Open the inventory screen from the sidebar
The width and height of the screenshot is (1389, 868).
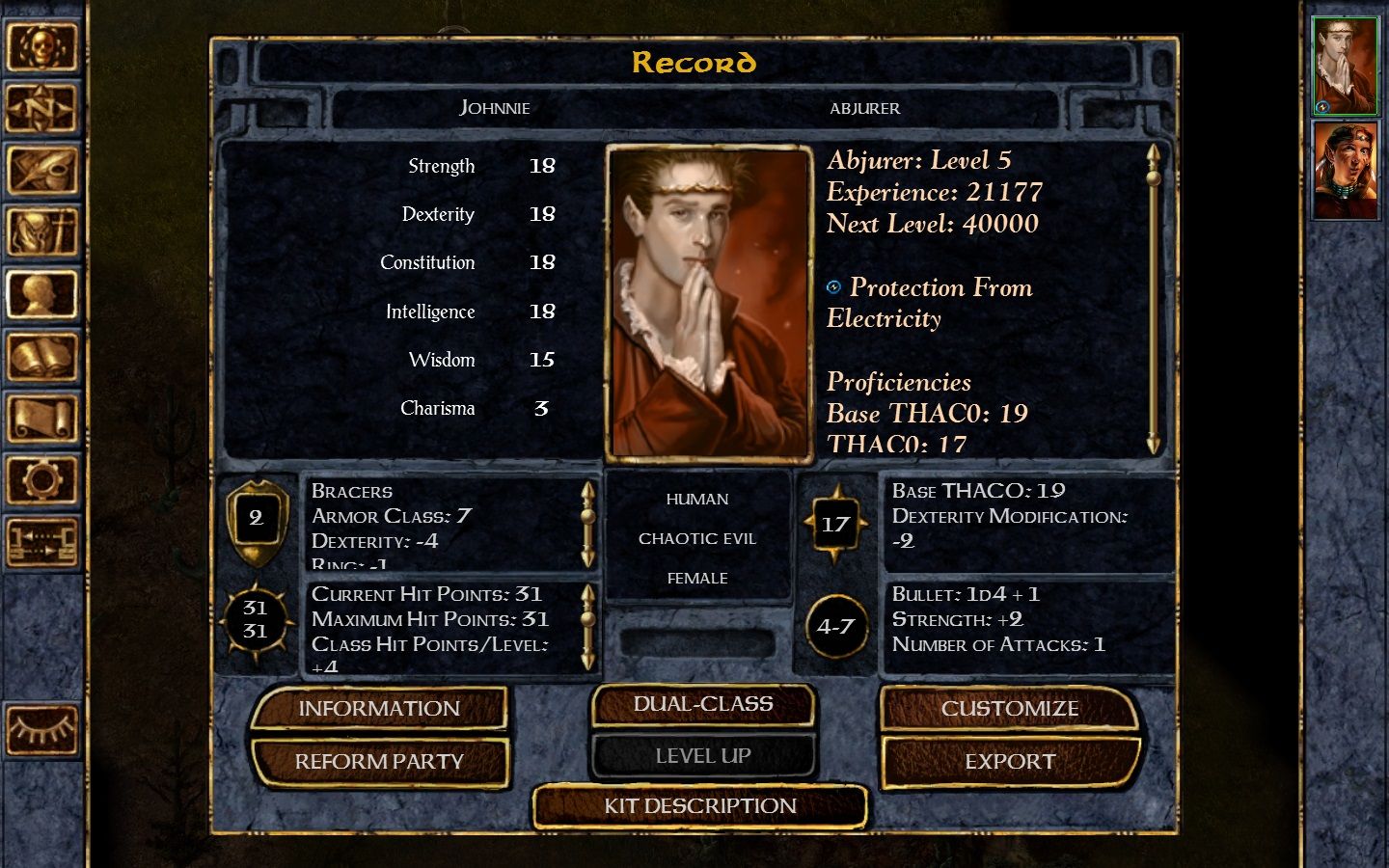coord(43,233)
